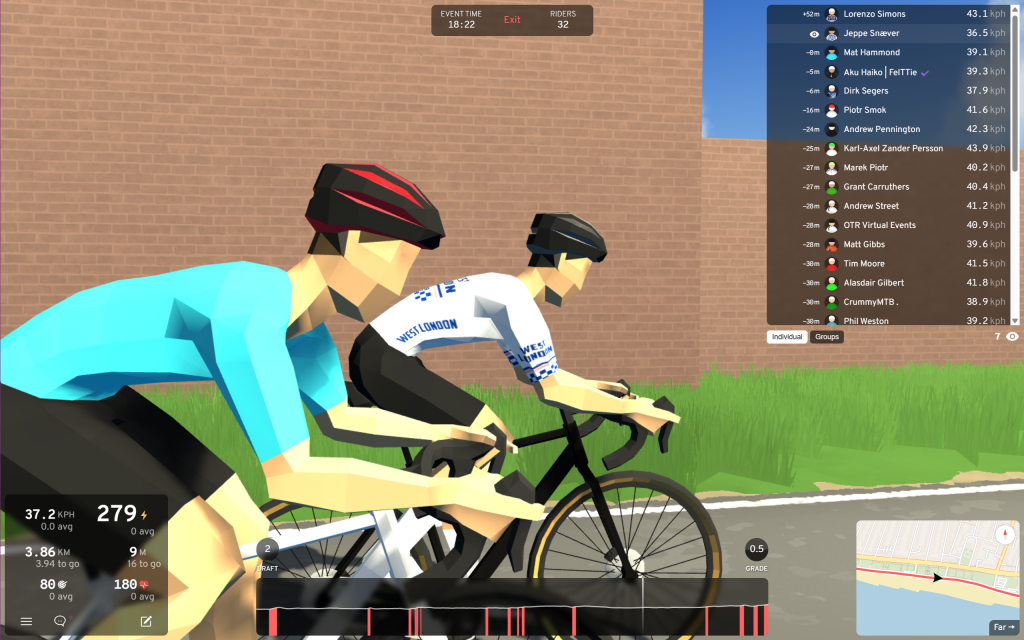Select the Individual rider list tab
This screenshot has width=1024, height=640.
pyautogui.click(x=788, y=337)
